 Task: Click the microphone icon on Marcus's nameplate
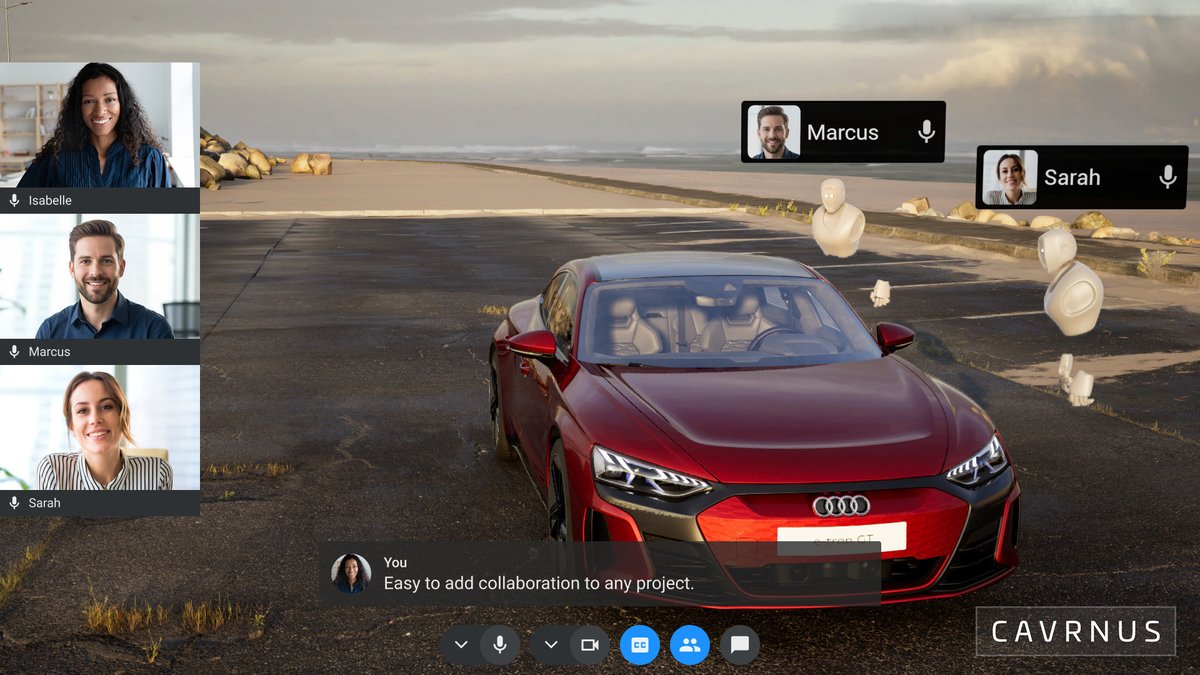926,132
